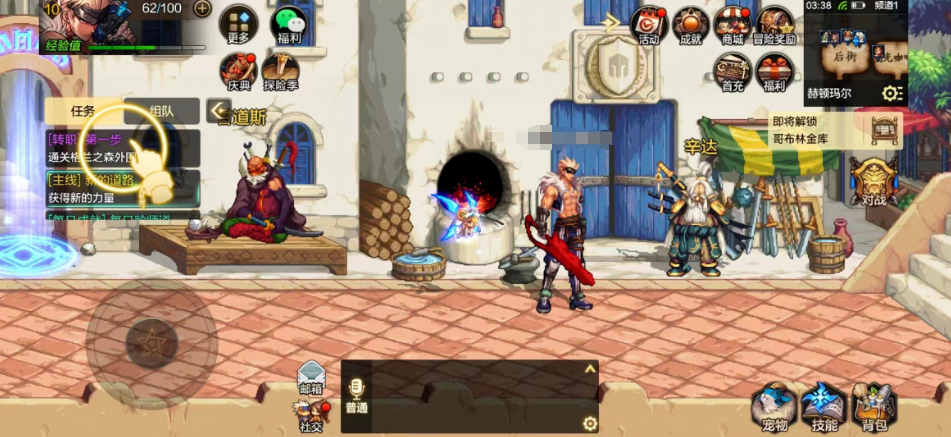Enter the 对战 (PvP) mode
951x437 pixels.
[873, 181]
